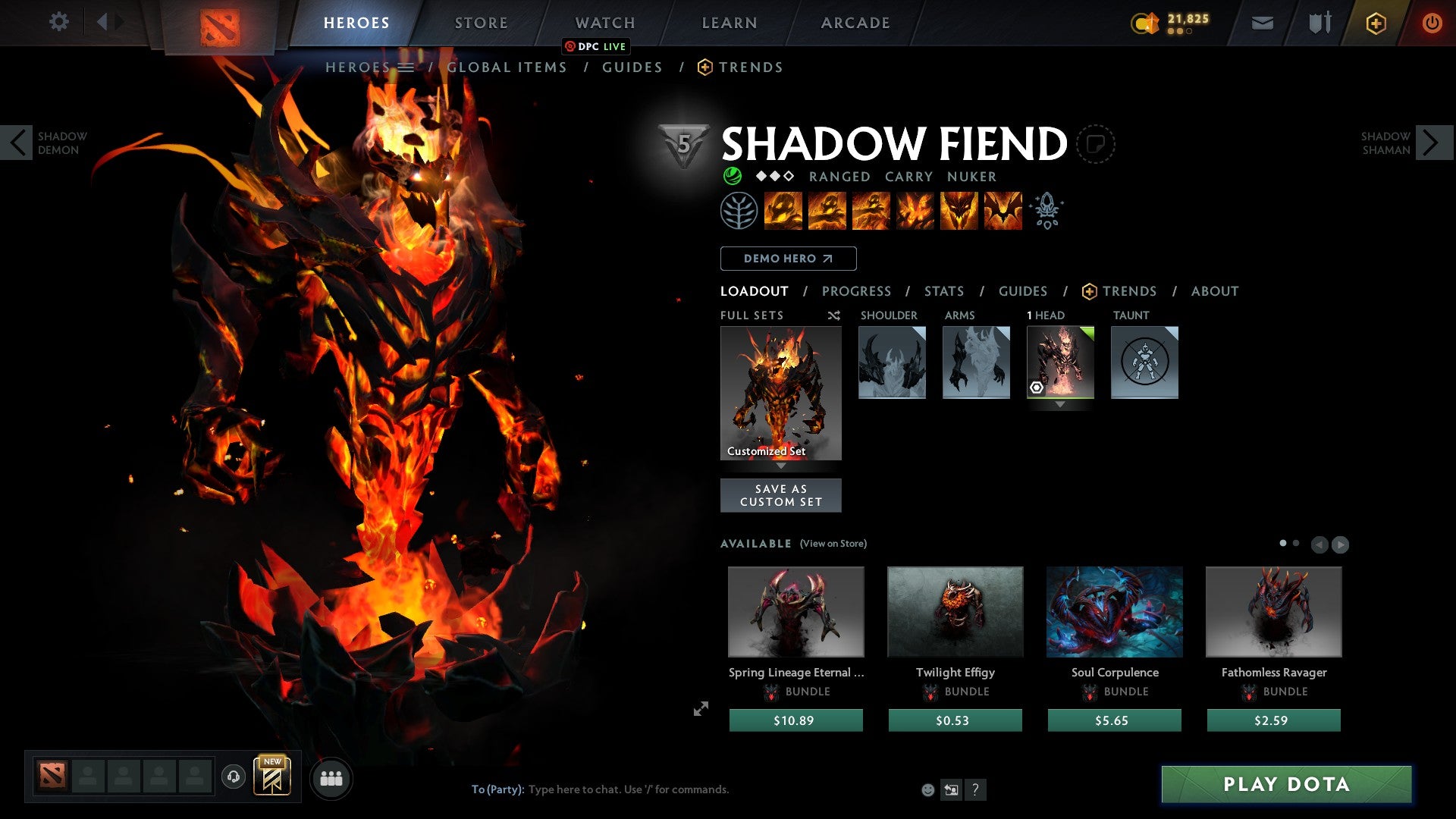Screen dimensions: 1456x819
Task: View Aghanim's Scepter upgrade icon
Action: 1047,211
